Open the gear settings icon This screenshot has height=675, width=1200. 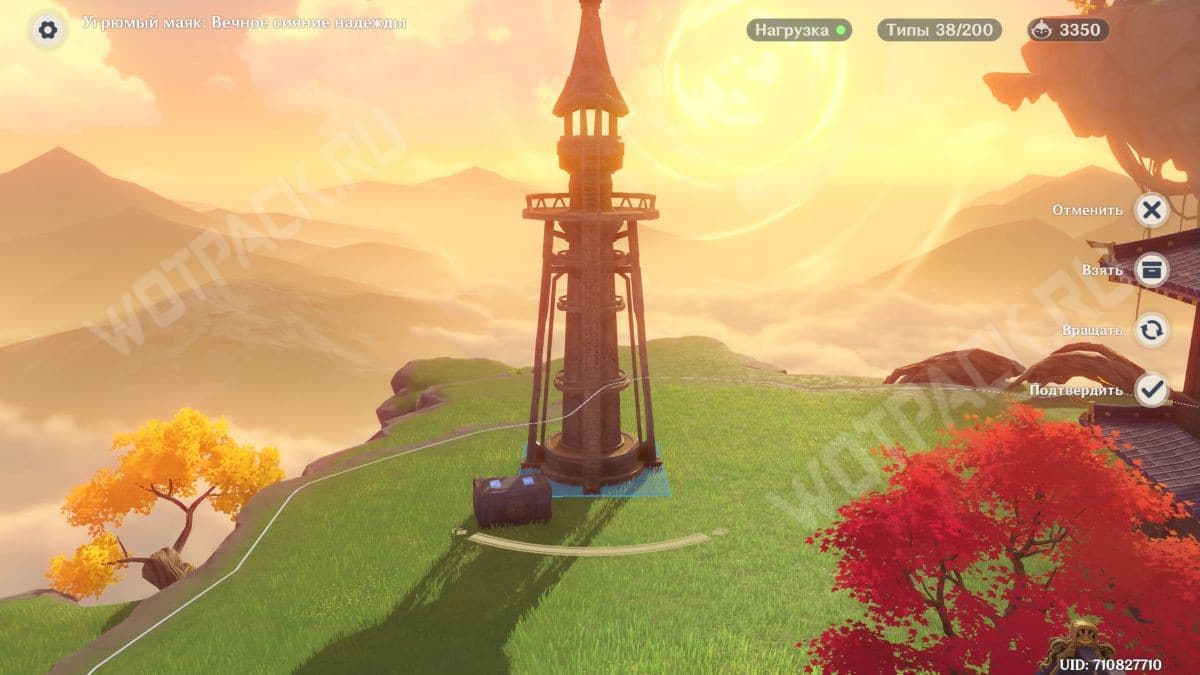pos(47,29)
